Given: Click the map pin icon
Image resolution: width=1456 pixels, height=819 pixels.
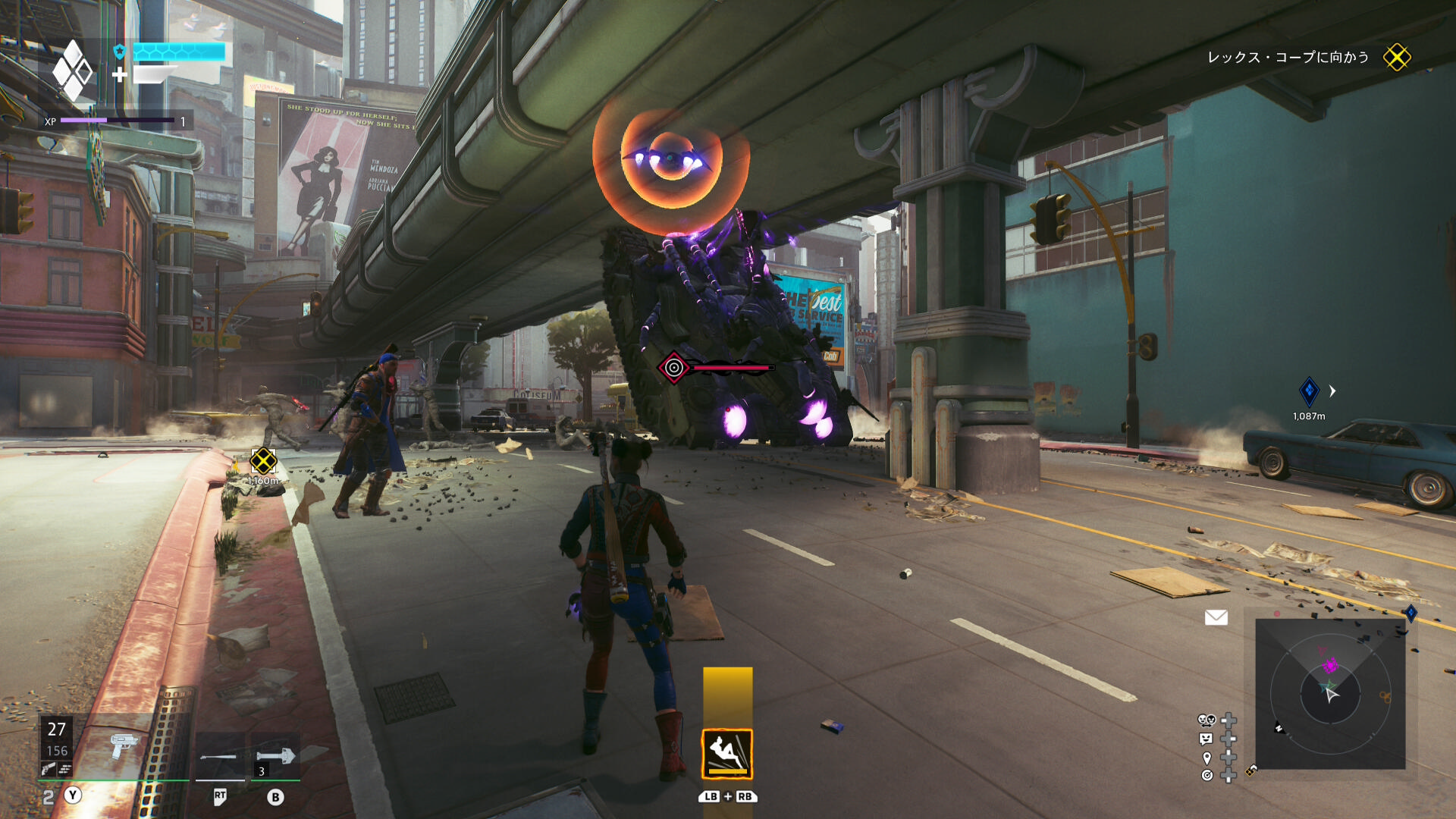Looking at the screenshot, I should [x=1207, y=758].
